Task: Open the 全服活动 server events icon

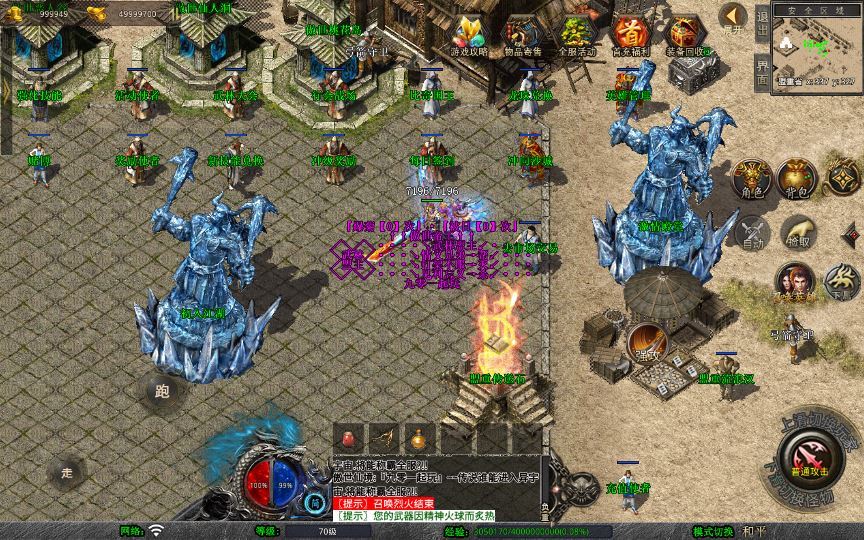Action: click(x=577, y=35)
